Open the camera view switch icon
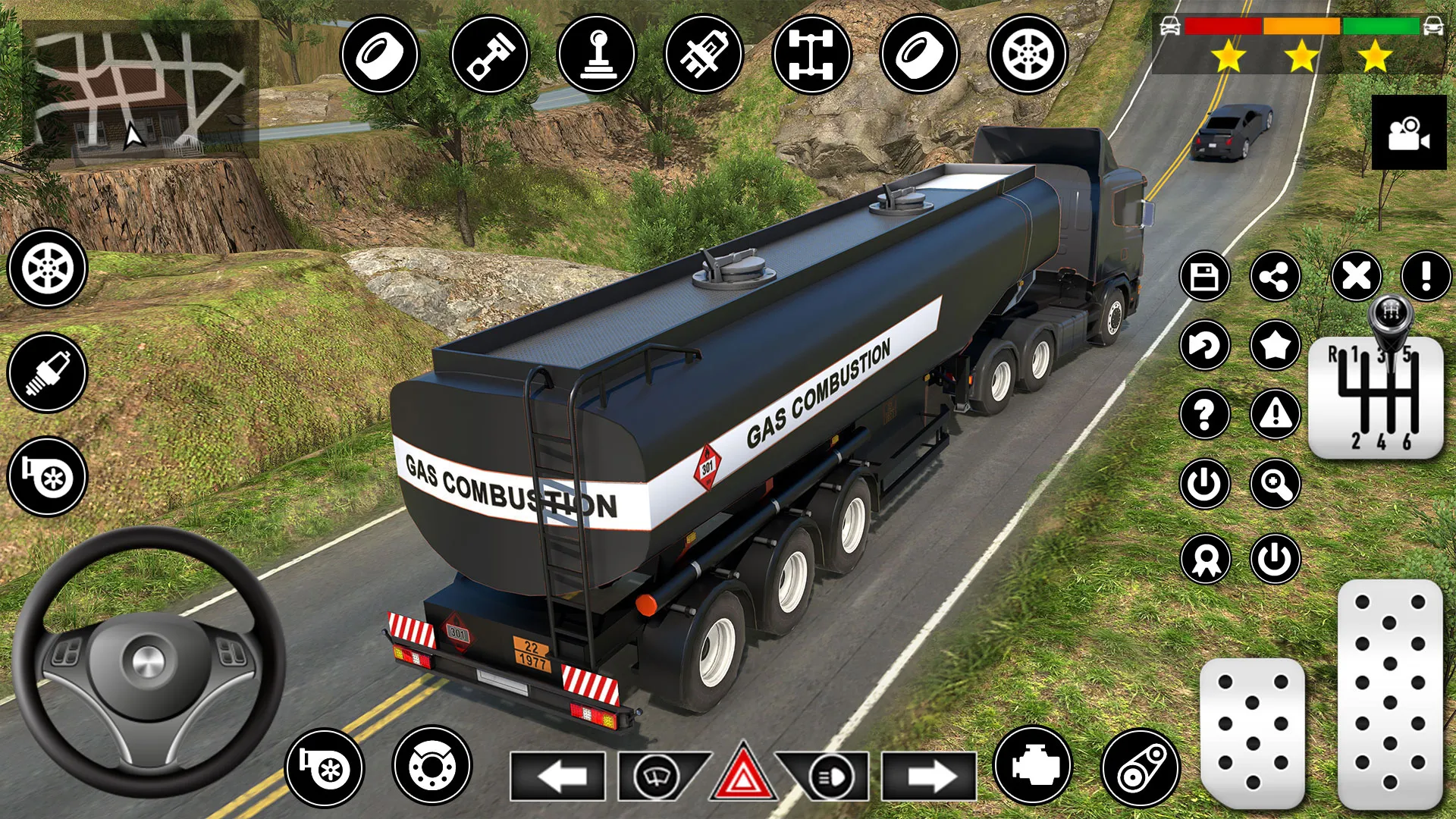 click(x=1410, y=133)
